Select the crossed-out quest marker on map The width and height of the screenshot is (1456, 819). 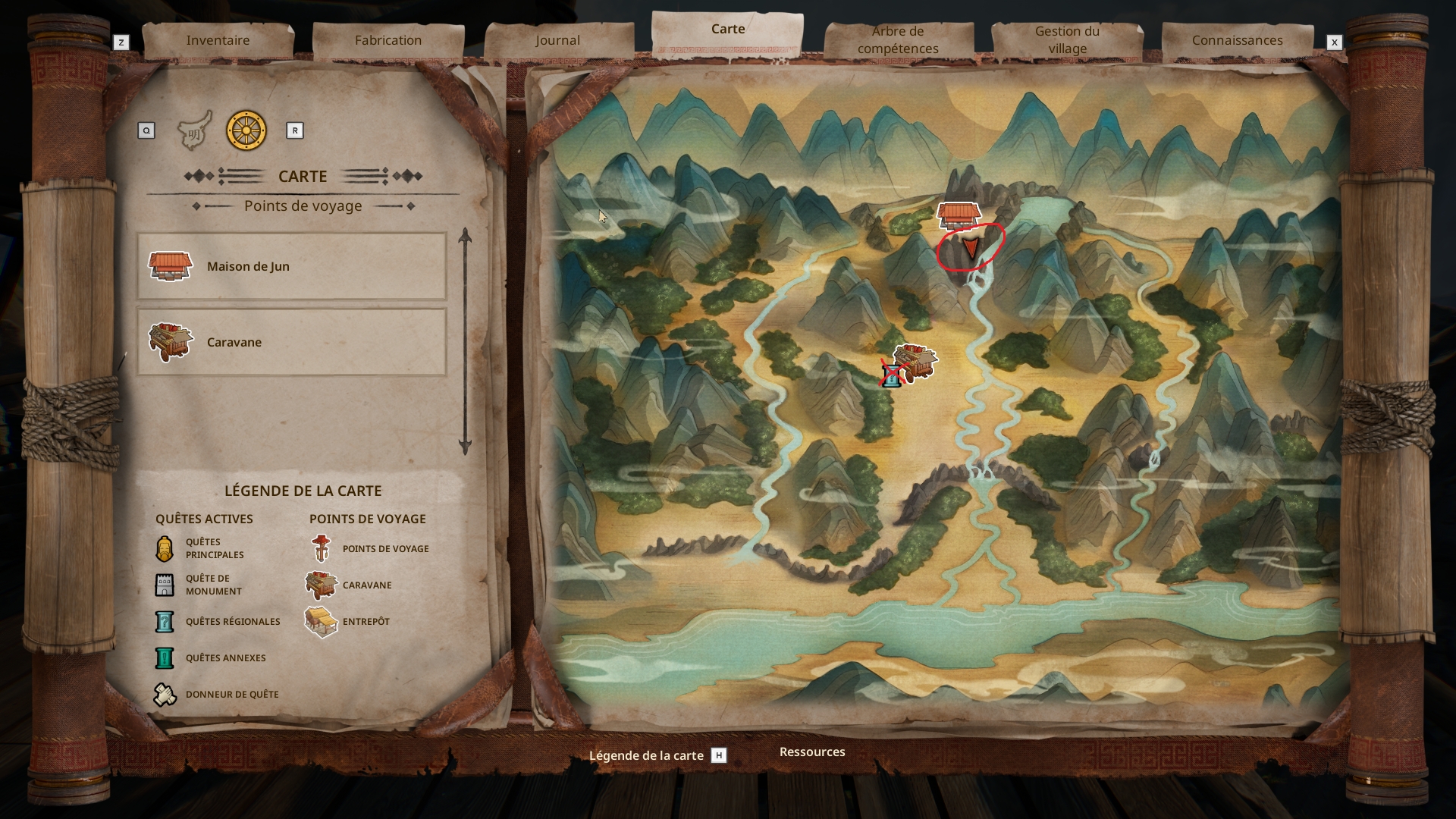(893, 374)
